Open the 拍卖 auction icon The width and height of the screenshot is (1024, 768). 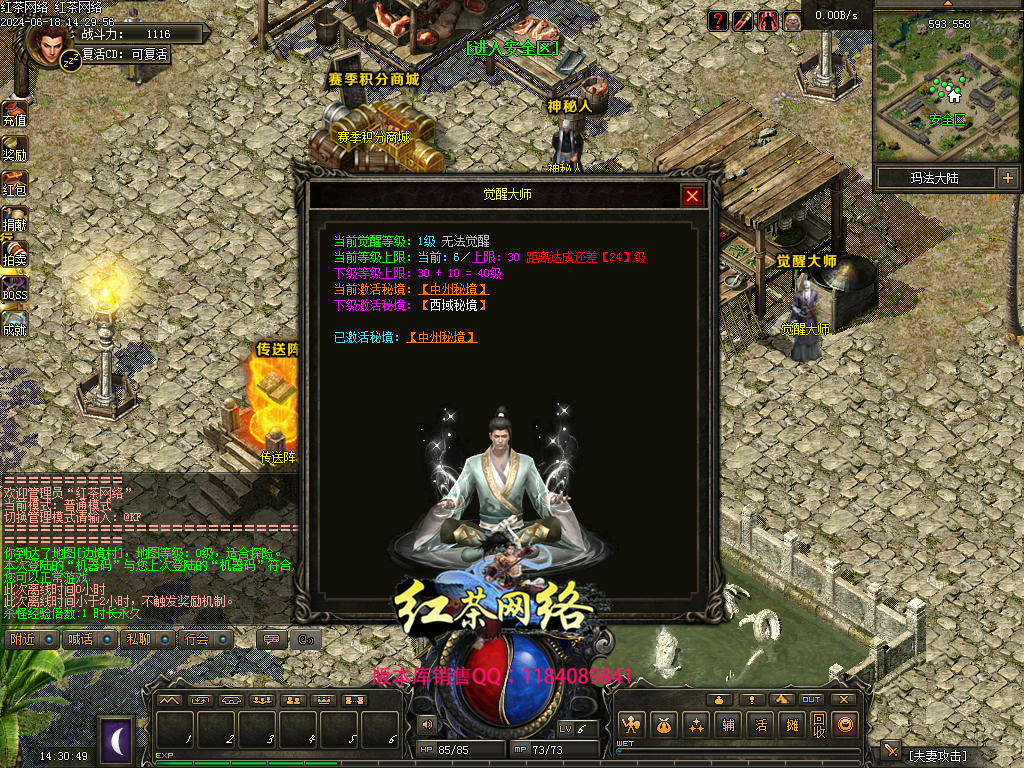point(14,253)
